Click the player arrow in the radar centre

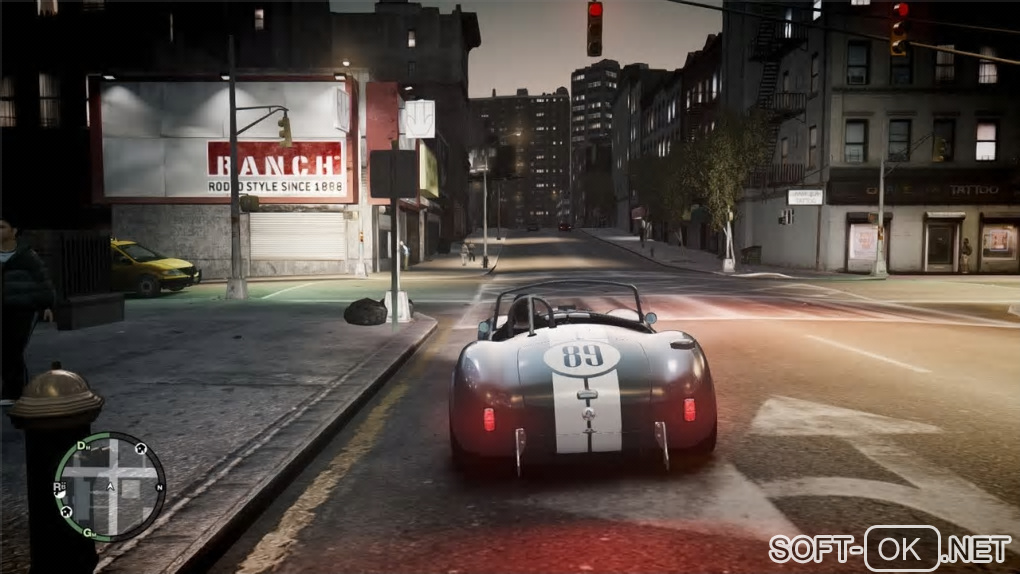(x=111, y=488)
